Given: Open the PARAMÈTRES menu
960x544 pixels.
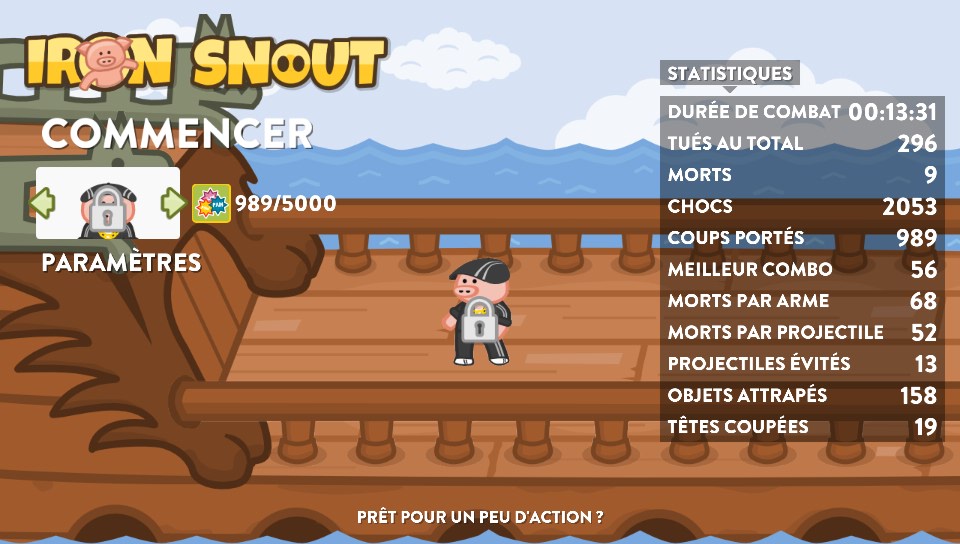Looking at the screenshot, I should click(x=121, y=263).
